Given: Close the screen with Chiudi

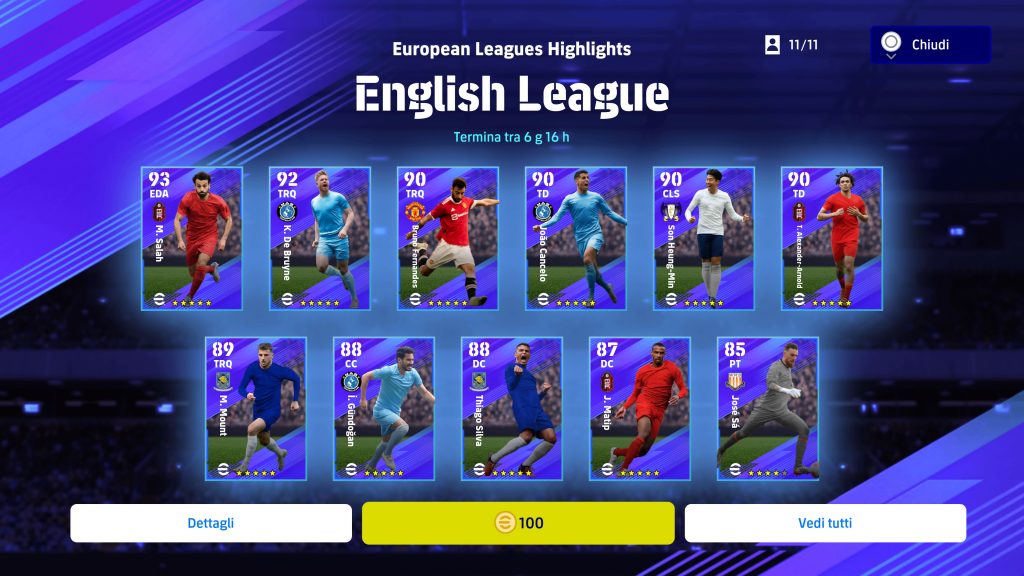Looking at the screenshot, I should click(930, 45).
